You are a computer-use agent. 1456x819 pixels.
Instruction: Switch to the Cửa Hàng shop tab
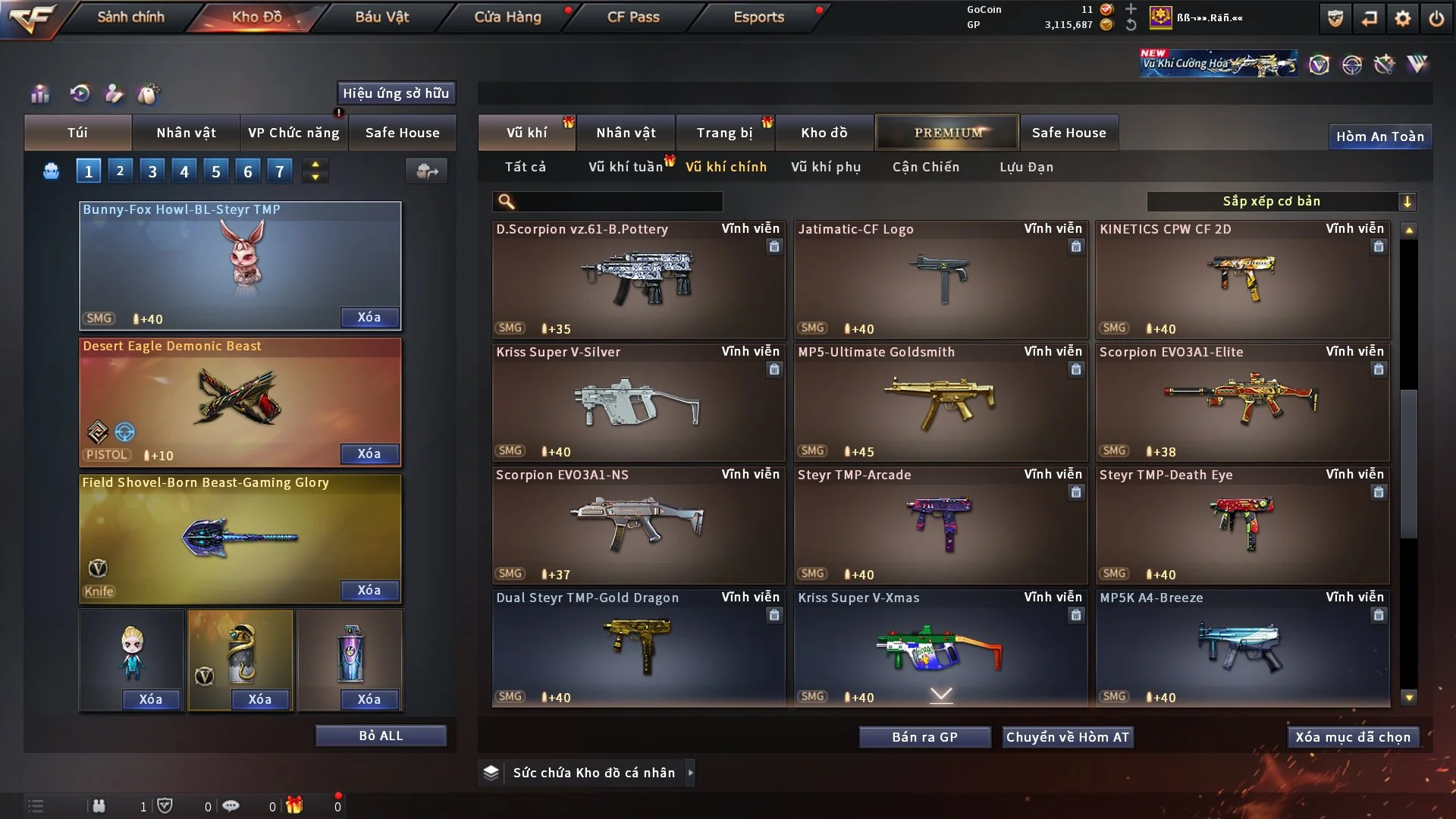[507, 17]
